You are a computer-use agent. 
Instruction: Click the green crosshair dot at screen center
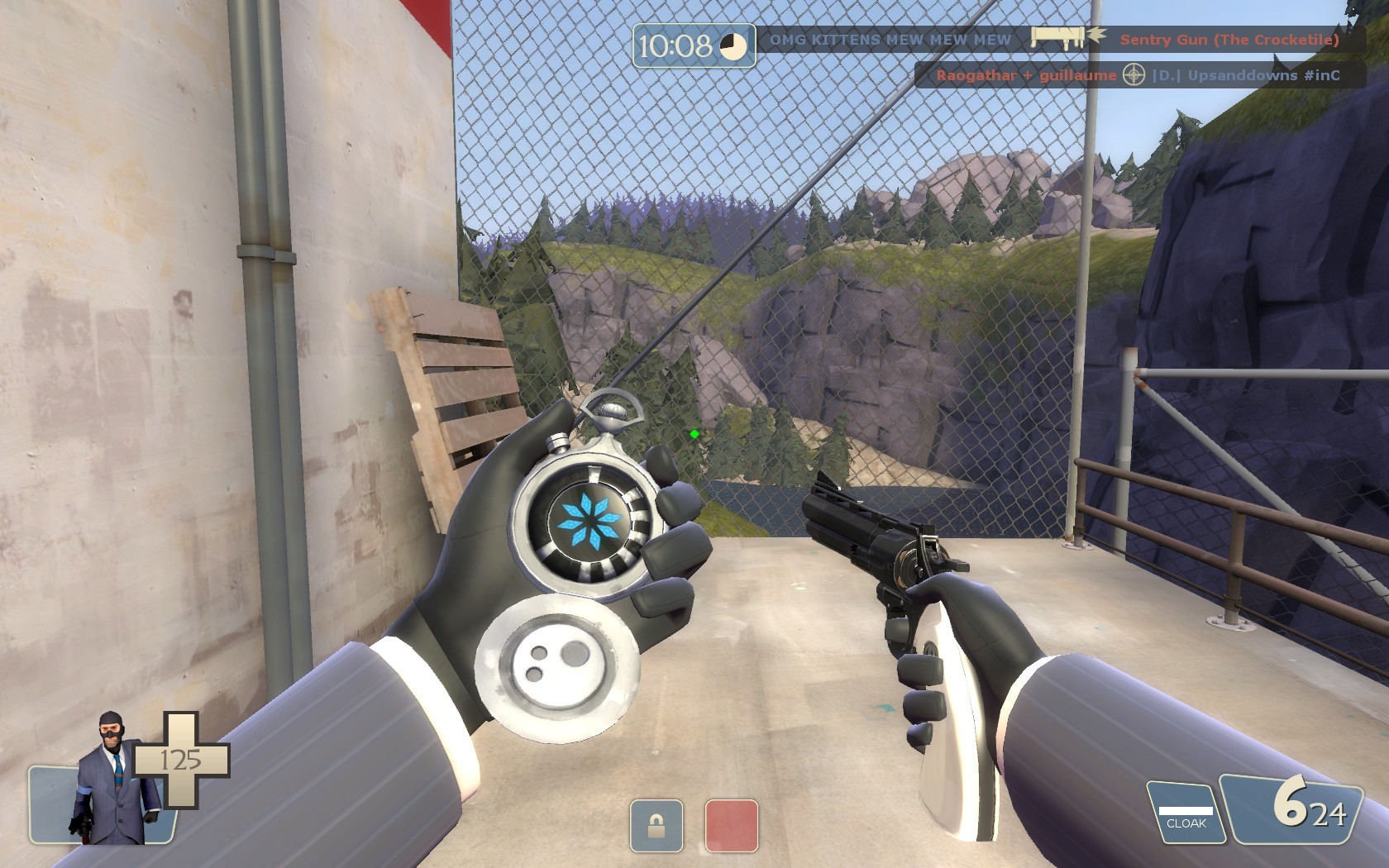click(x=693, y=433)
